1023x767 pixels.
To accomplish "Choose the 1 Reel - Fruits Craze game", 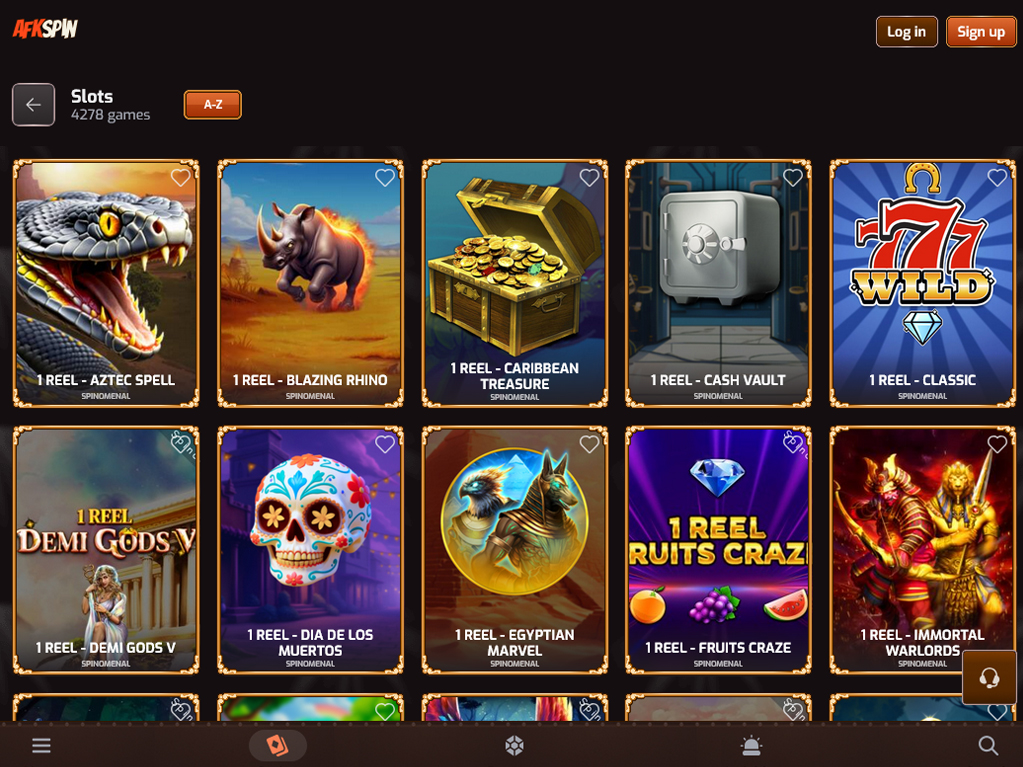I will [718, 550].
